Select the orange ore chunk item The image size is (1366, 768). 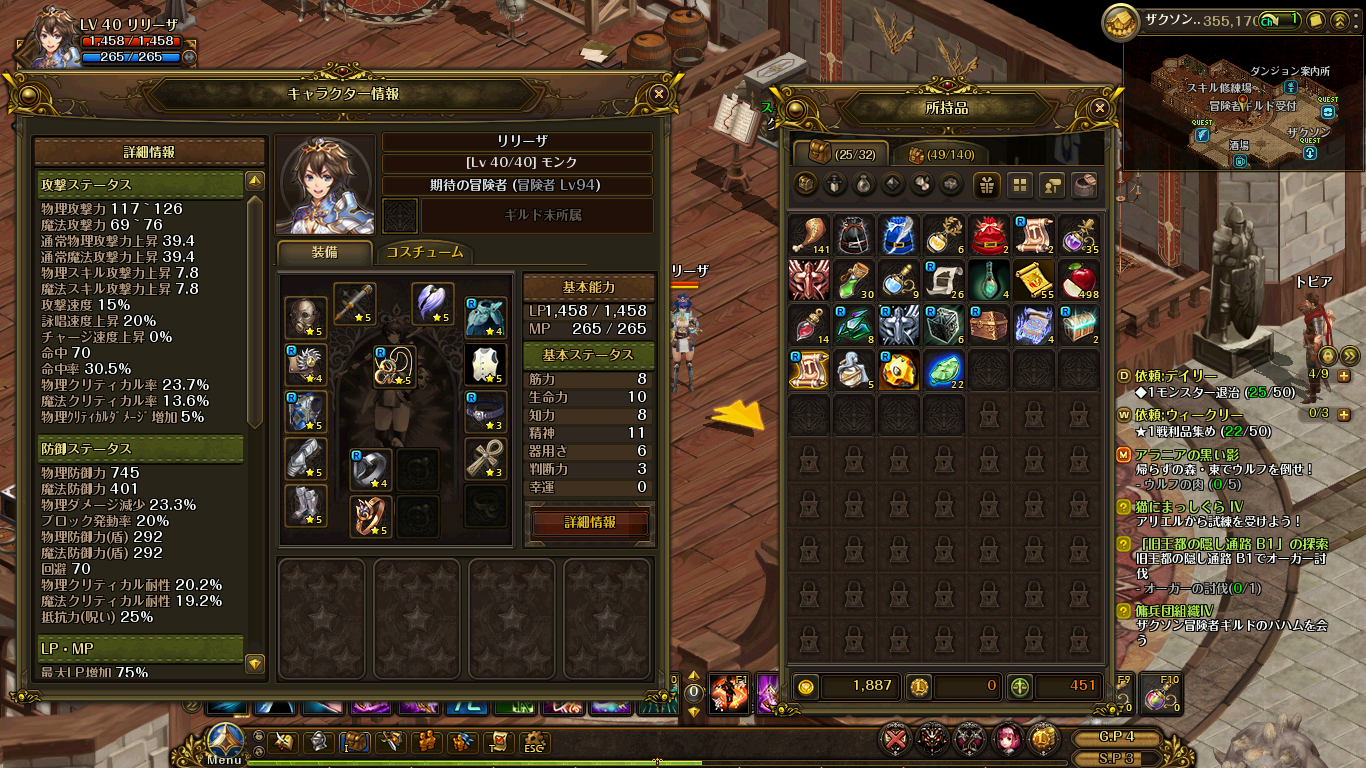898,369
